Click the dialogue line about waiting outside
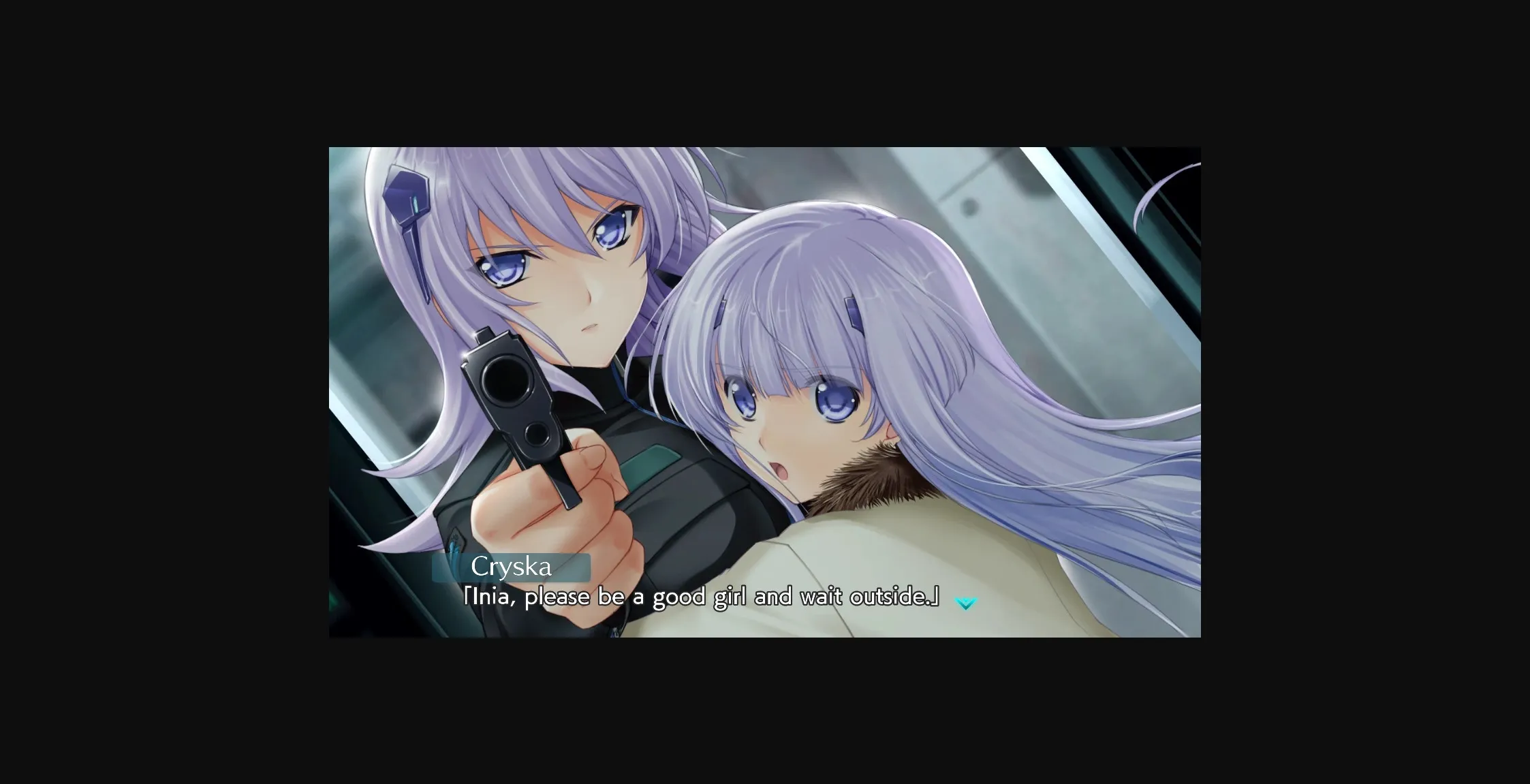Image resolution: width=1530 pixels, height=784 pixels. [x=702, y=596]
